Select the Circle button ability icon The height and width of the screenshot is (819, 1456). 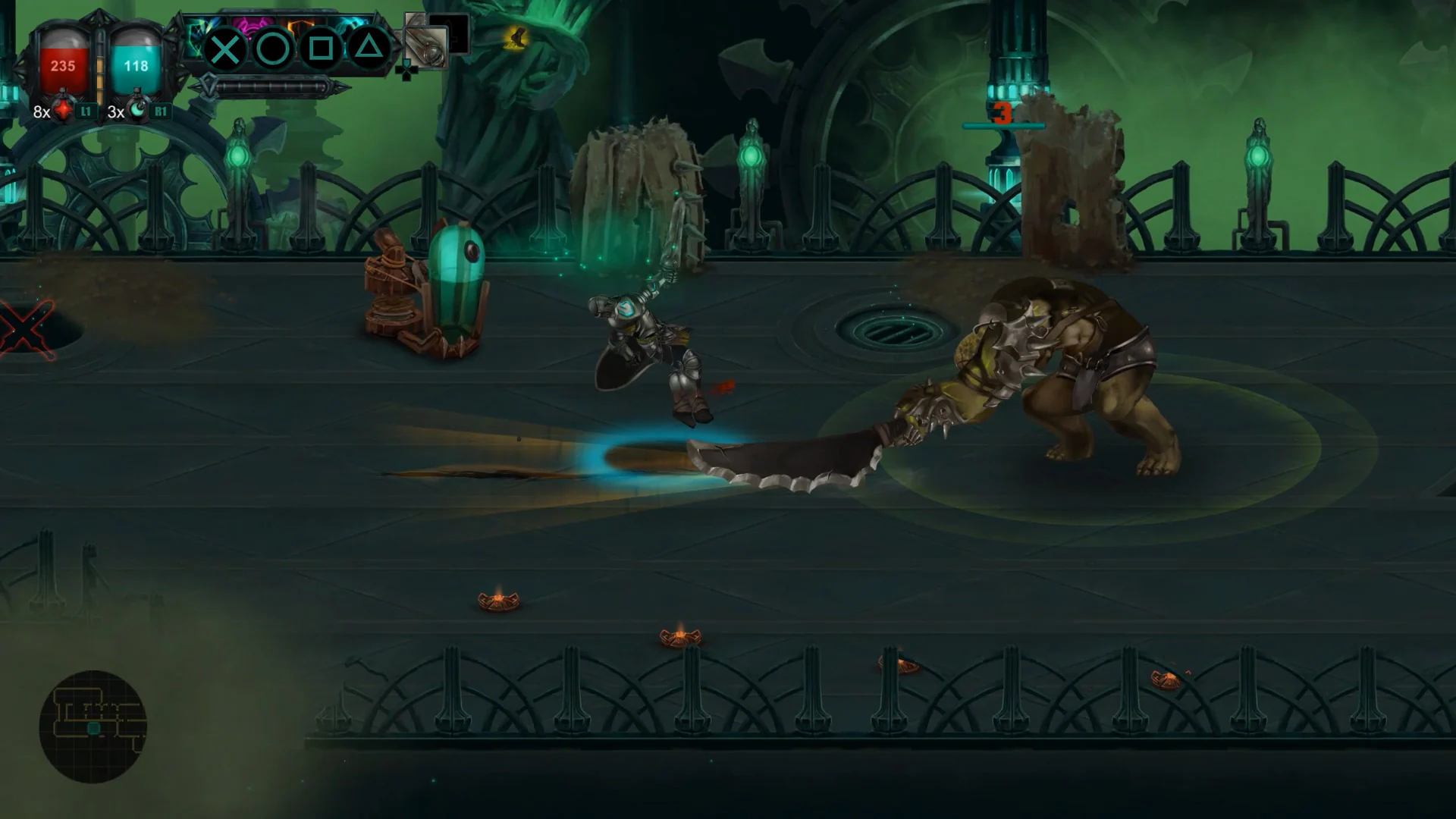coord(273,49)
